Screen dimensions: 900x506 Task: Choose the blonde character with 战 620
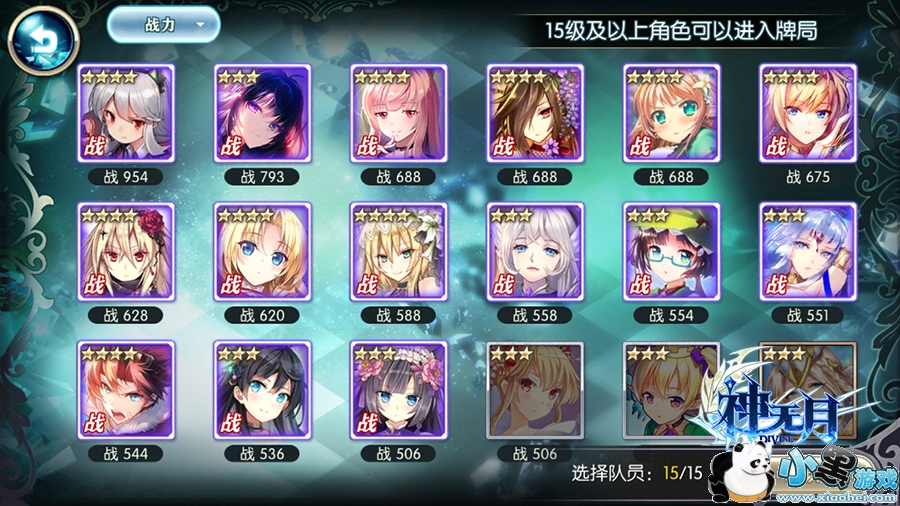point(262,251)
